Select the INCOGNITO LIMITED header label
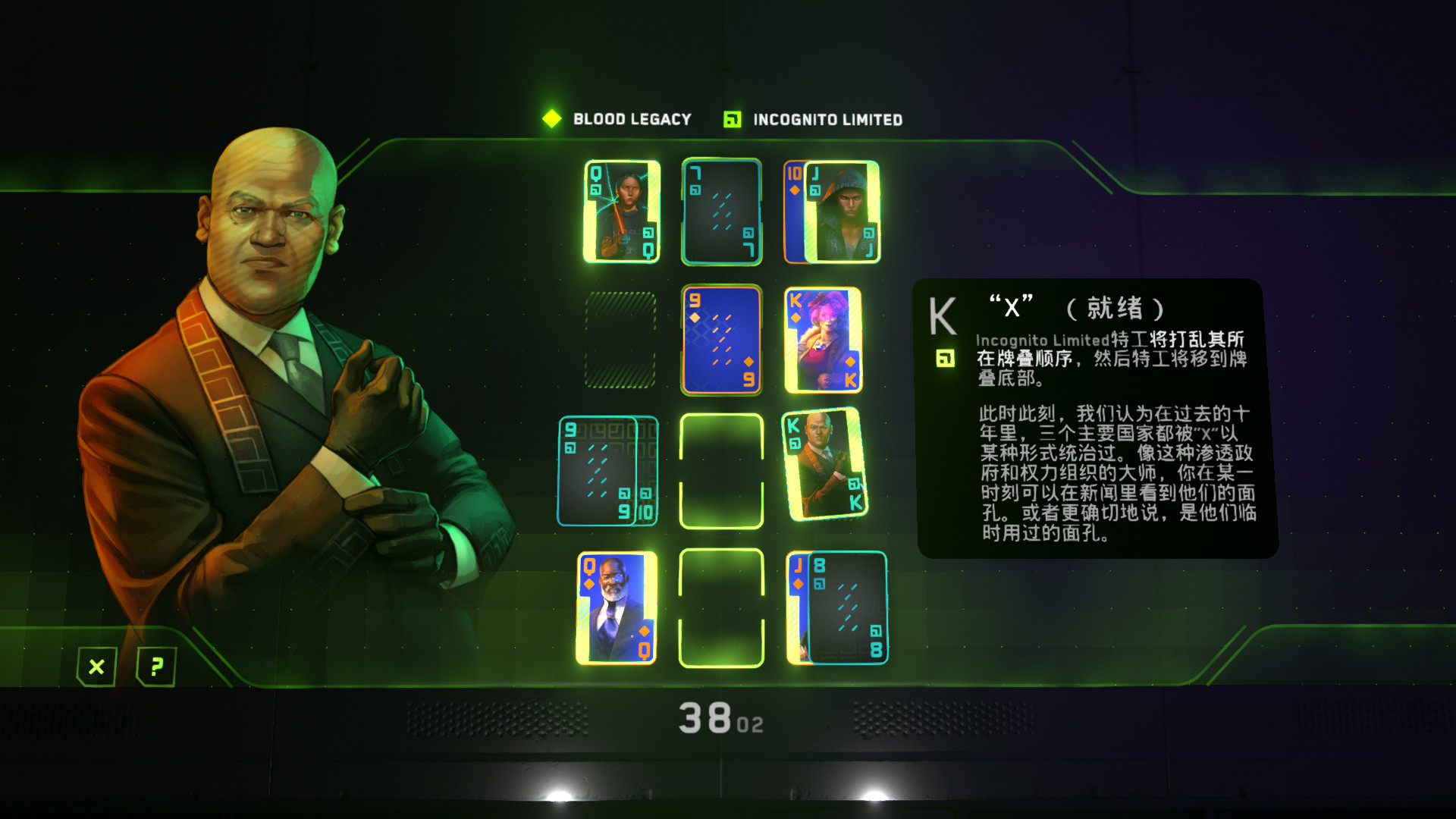The width and height of the screenshot is (1456, 819). tap(827, 118)
